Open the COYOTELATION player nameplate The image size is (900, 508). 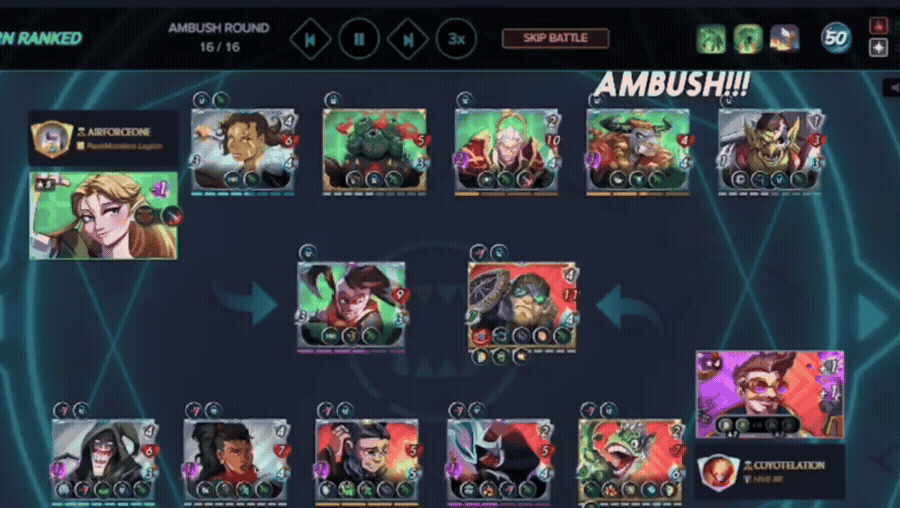pyautogui.click(x=770, y=471)
